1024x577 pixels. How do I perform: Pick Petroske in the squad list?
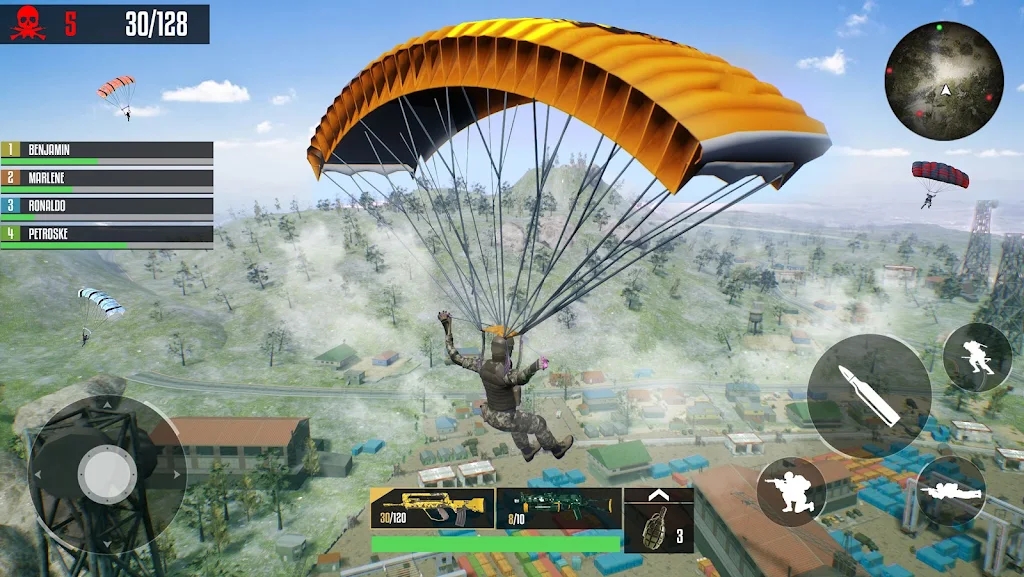107,235
